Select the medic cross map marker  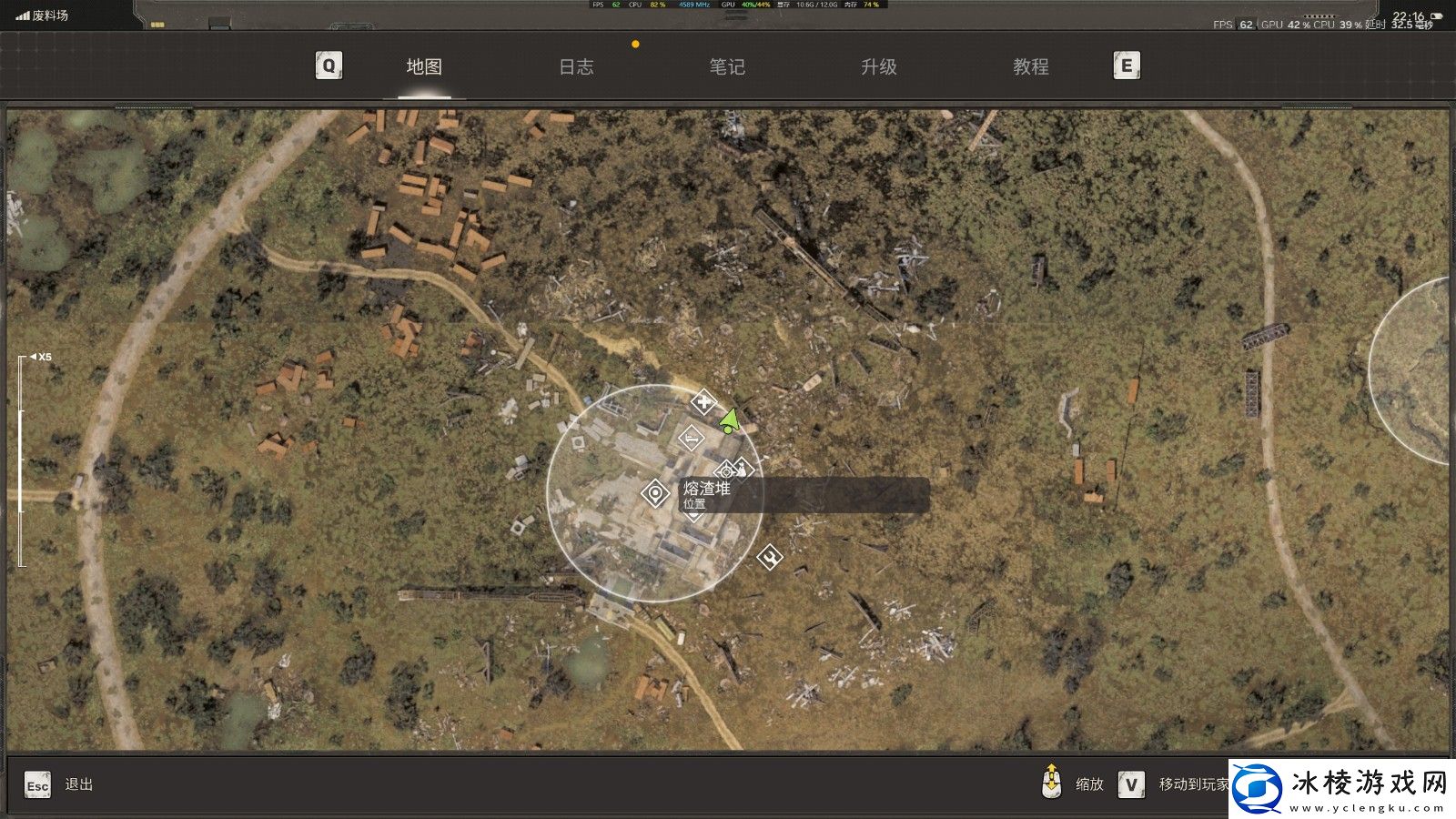coord(703,401)
